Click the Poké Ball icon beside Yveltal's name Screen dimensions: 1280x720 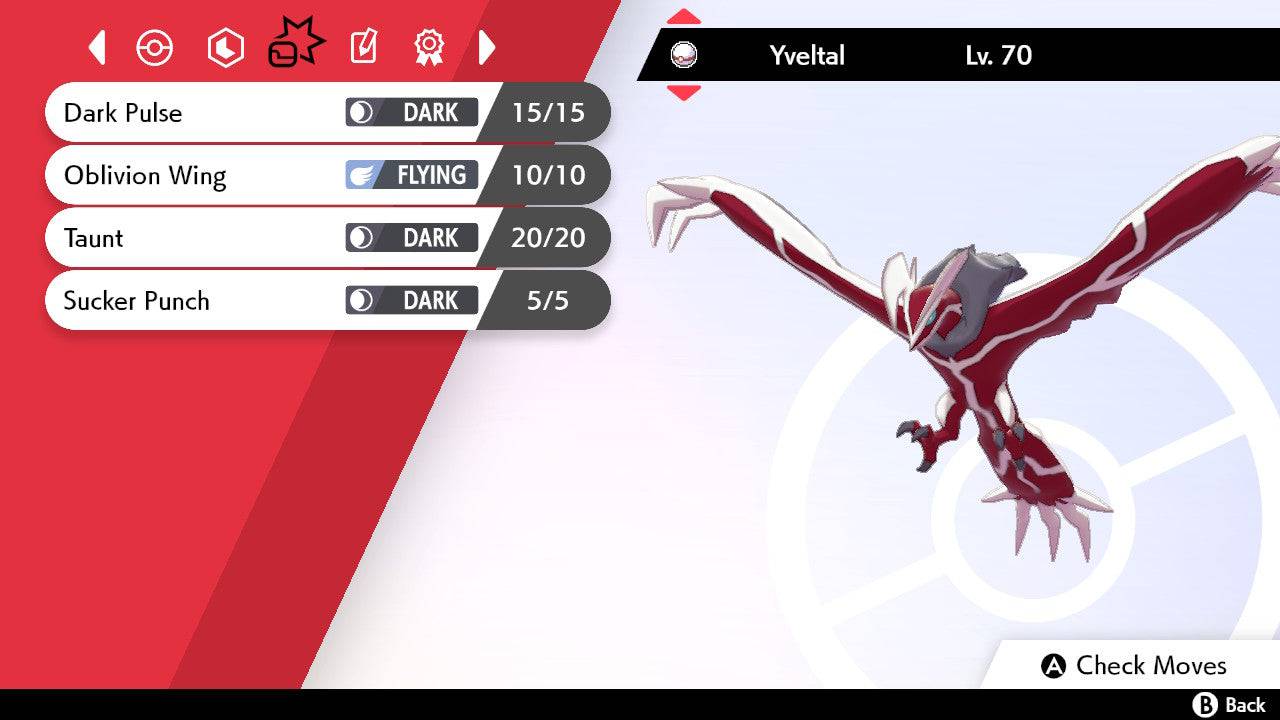[x=684, y=56]
